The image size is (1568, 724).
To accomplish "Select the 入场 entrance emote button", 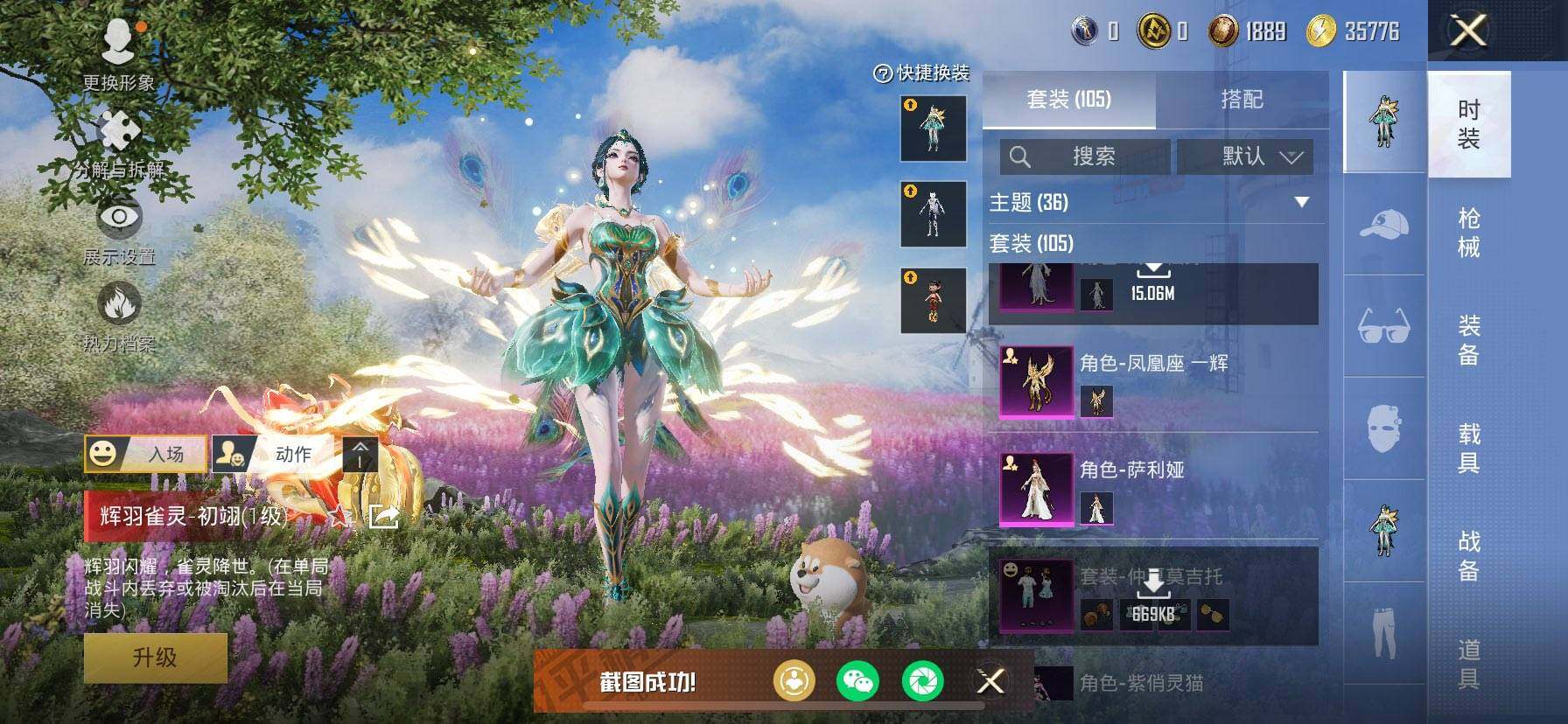I will click(146, 454).
